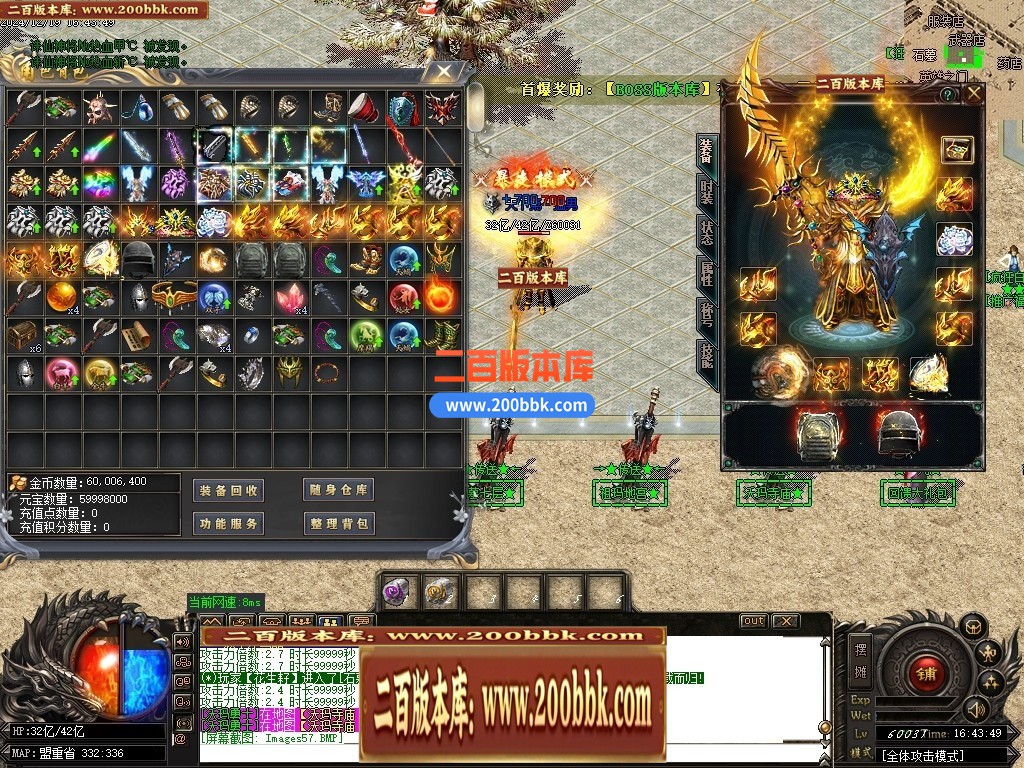Screen dimensions: 1024x768
Task: Use the purple item in the quick slot
Action: (x=397, y=591)
